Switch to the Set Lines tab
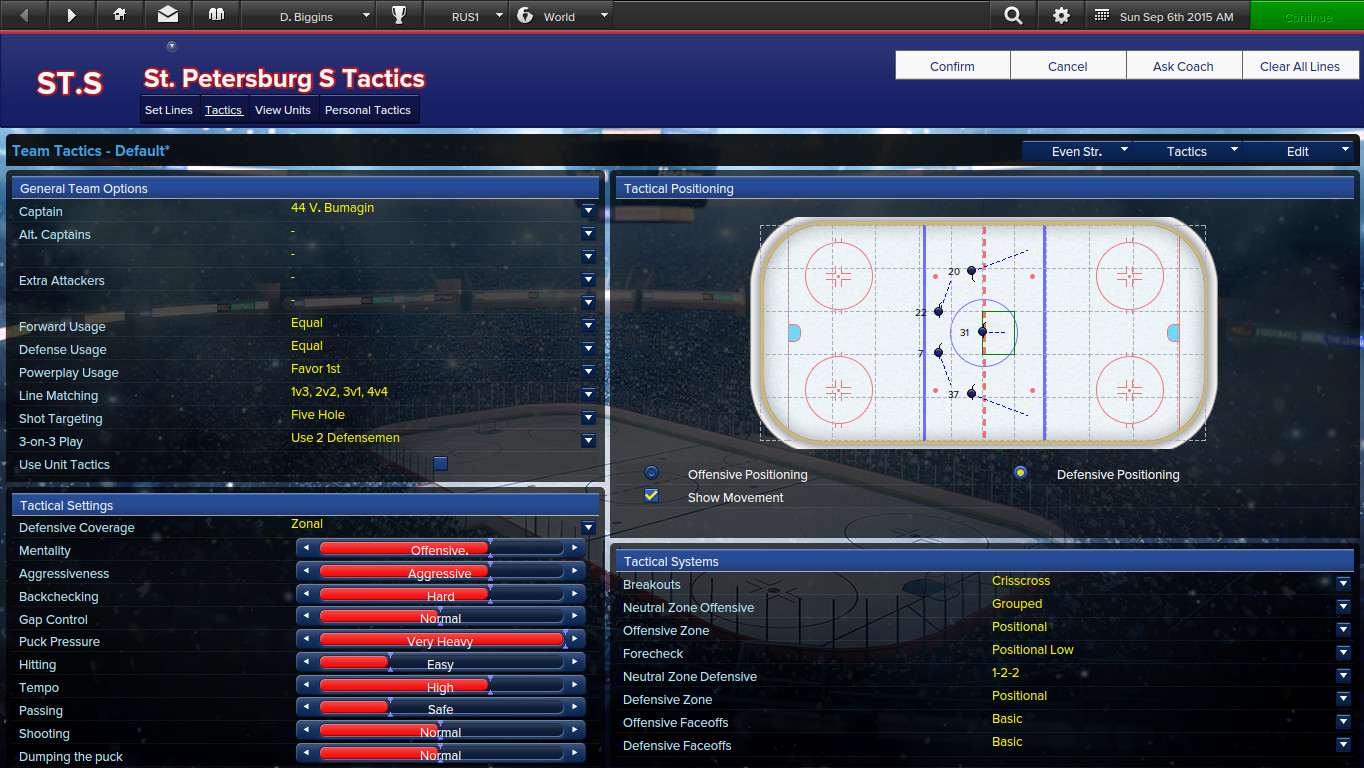The image size is (1364, 768). 168,110
